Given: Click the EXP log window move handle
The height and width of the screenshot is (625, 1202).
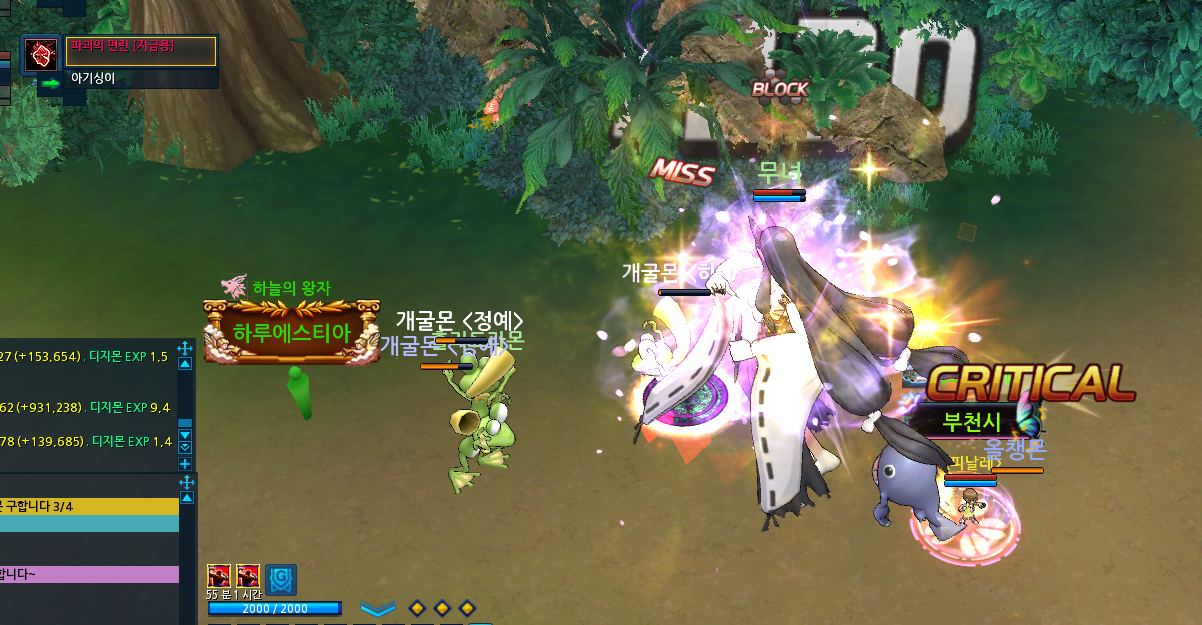Looking at the screenshot, I should click(184, 348).
